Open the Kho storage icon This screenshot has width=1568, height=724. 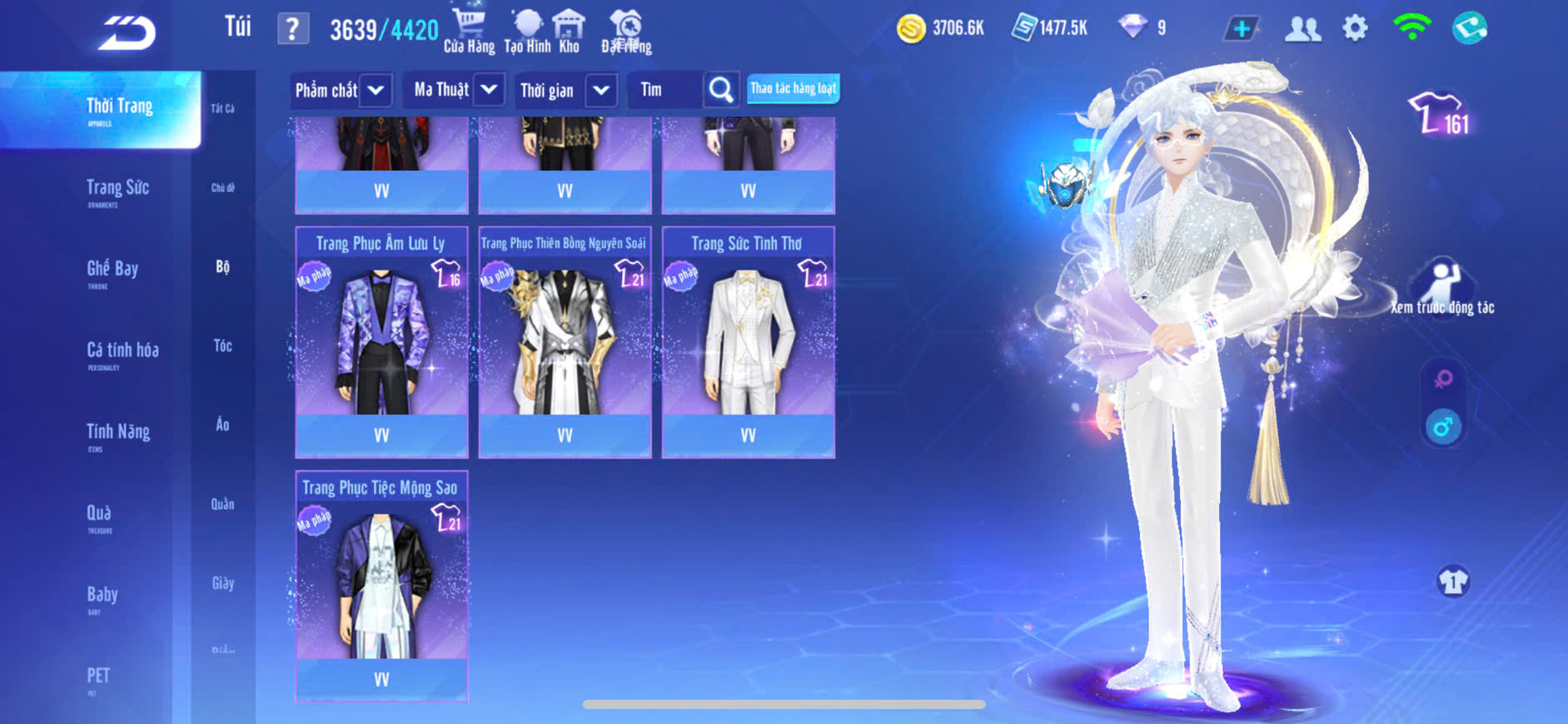(569, 31)
